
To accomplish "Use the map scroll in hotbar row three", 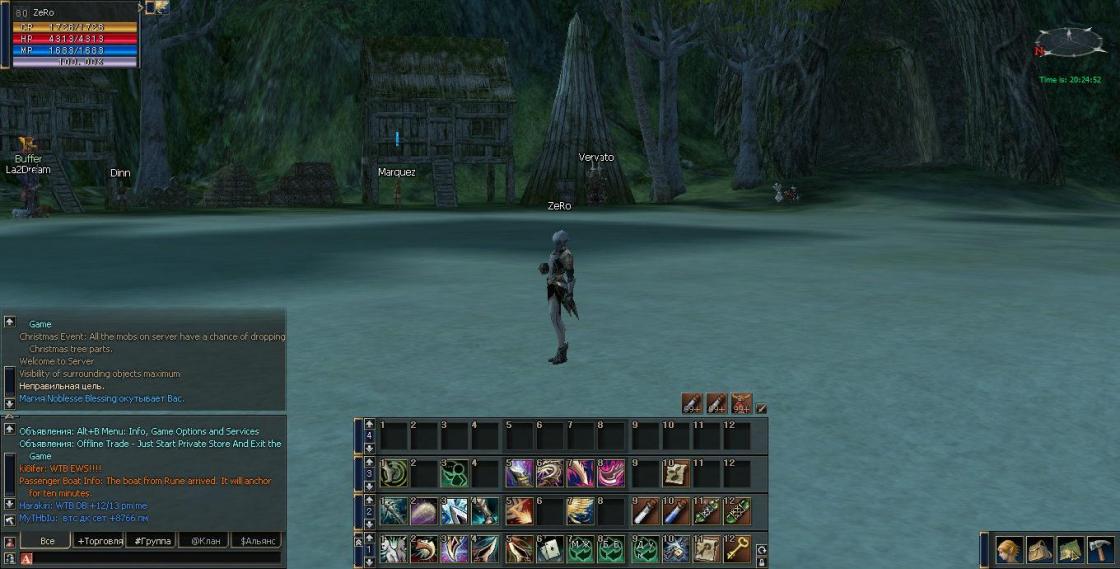I will pos(676,473).
